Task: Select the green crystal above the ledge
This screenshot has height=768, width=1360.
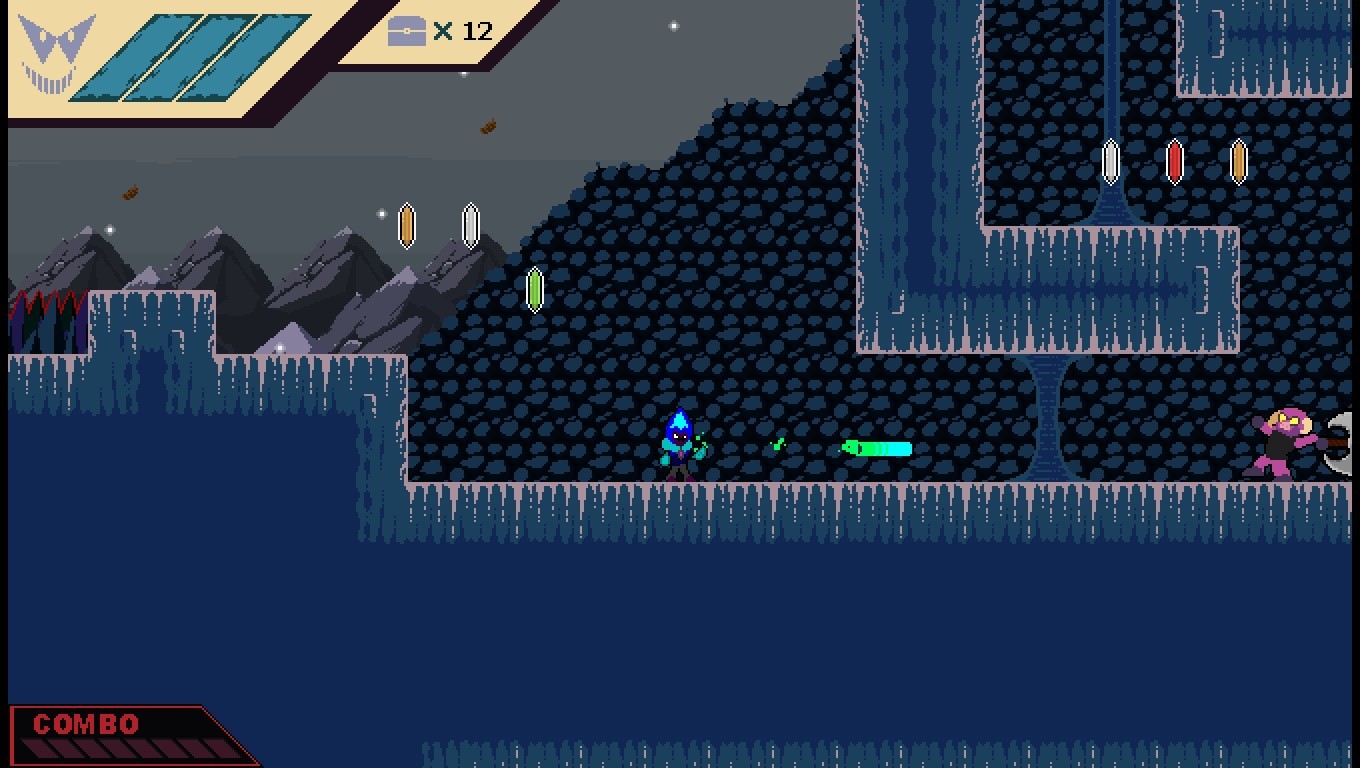Action: tap(535, 290)
